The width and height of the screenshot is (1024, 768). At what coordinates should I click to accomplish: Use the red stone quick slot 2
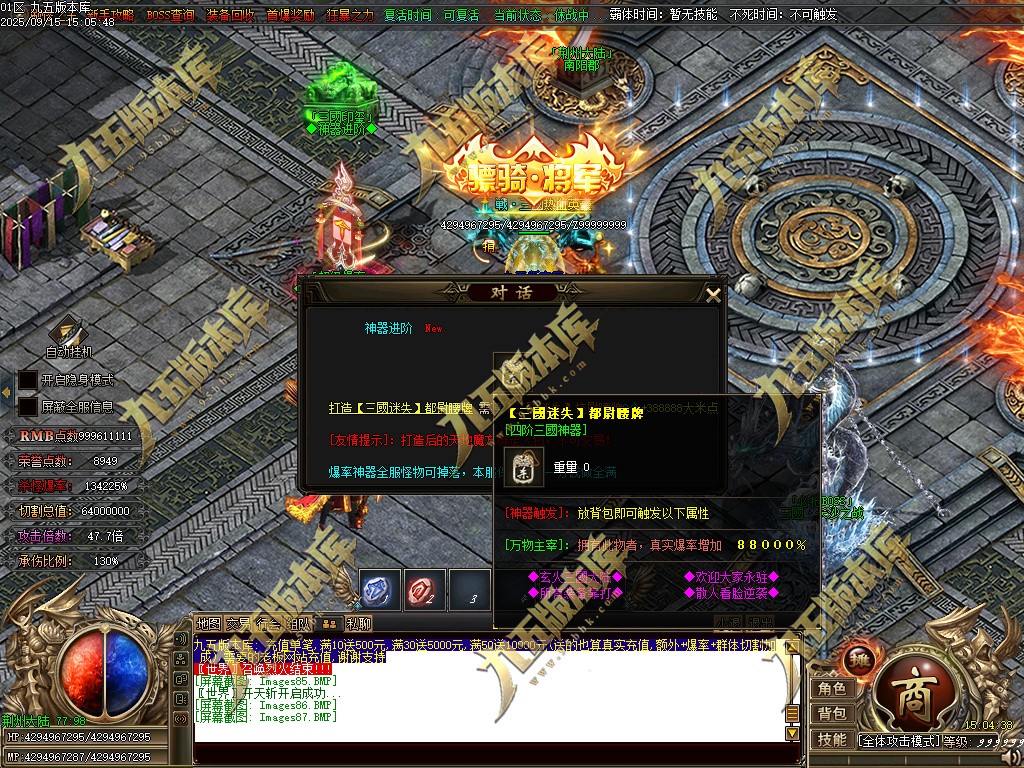click(x=425, y=589)
